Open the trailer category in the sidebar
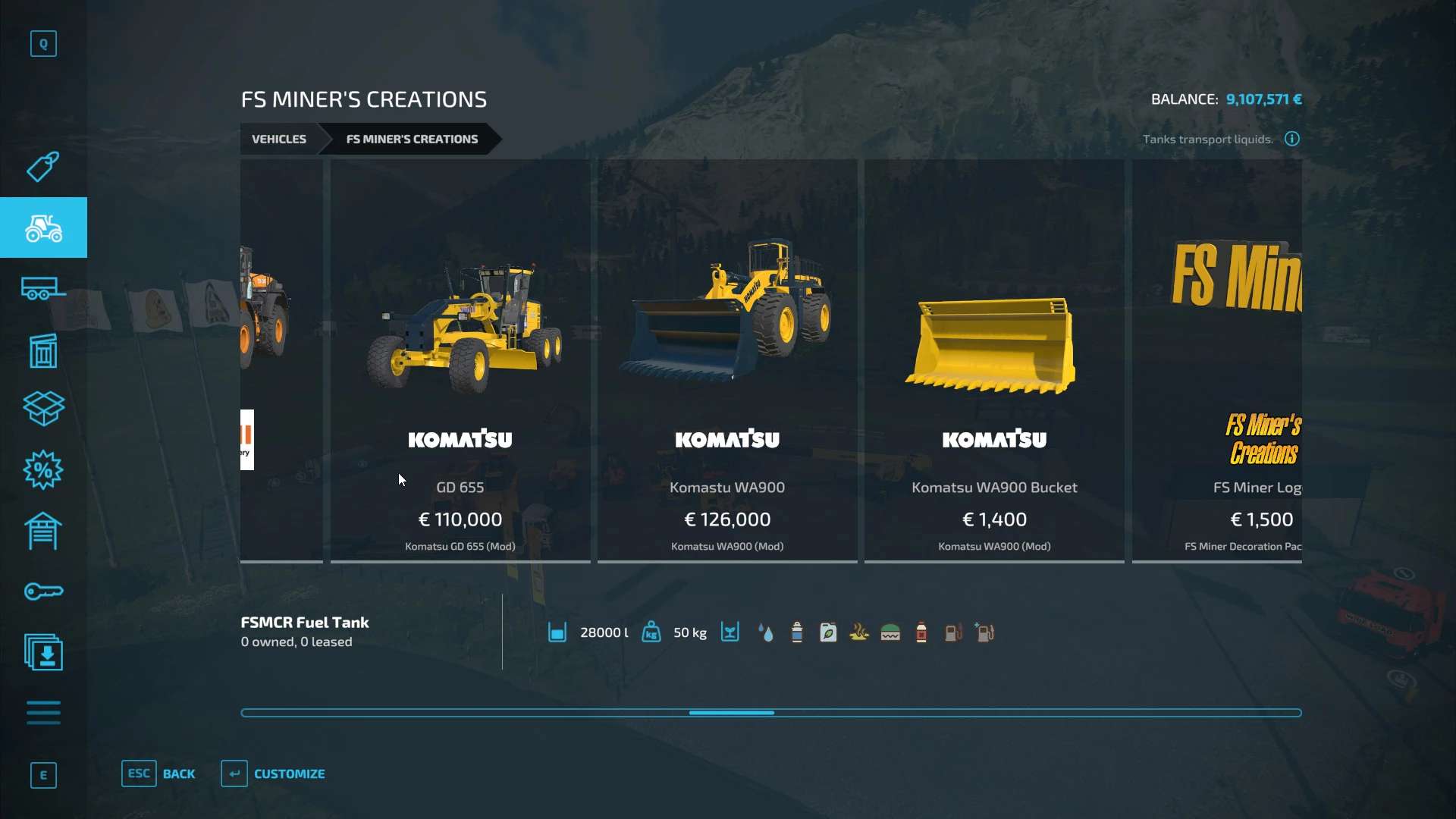The width and height of the screenshot is (1456, 819). click(x=43, y=288)
